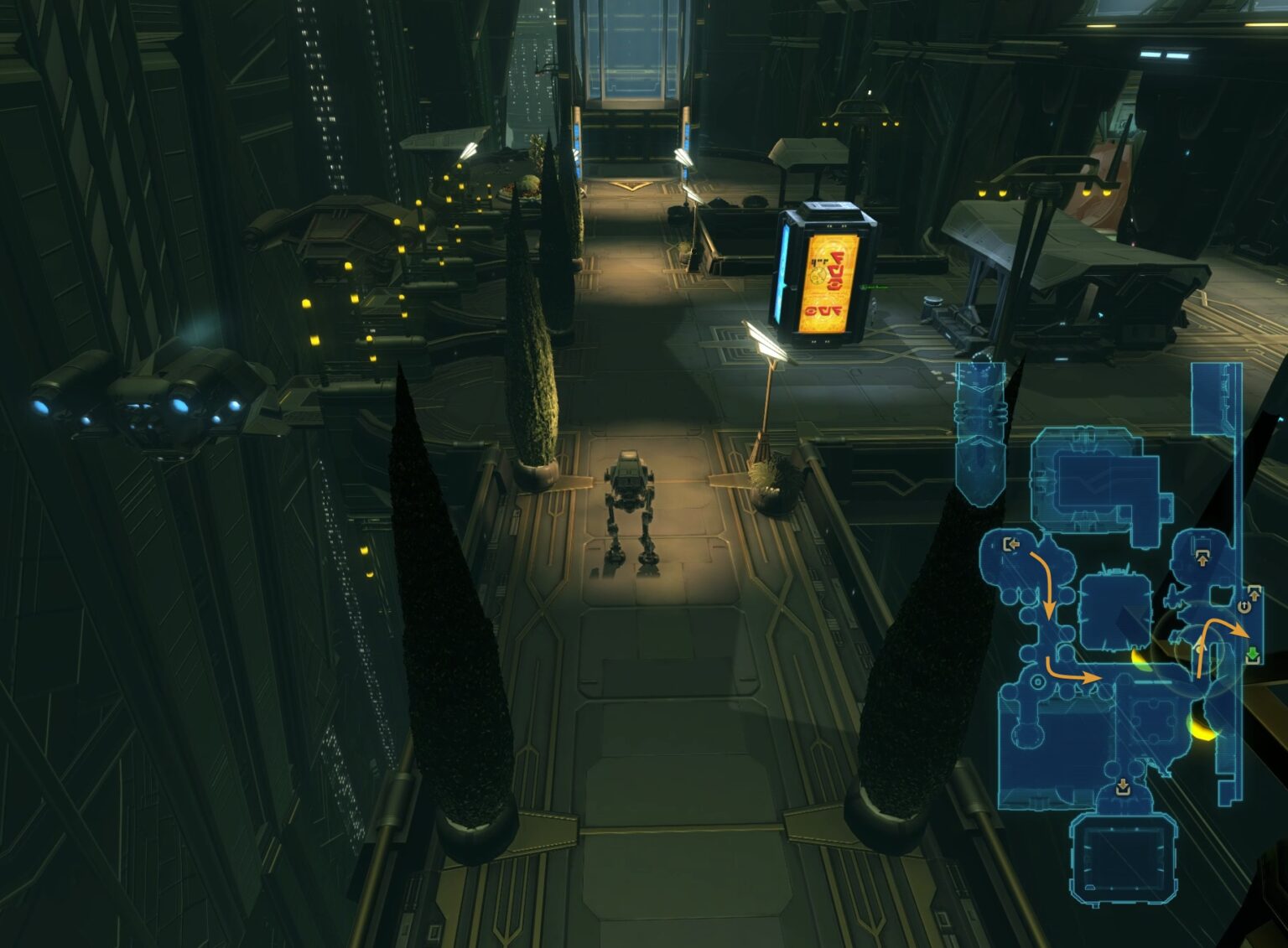
Task: Click the orange arrow curving toward the green exit
Action: pyautogui.click(x=1218, y=626)
